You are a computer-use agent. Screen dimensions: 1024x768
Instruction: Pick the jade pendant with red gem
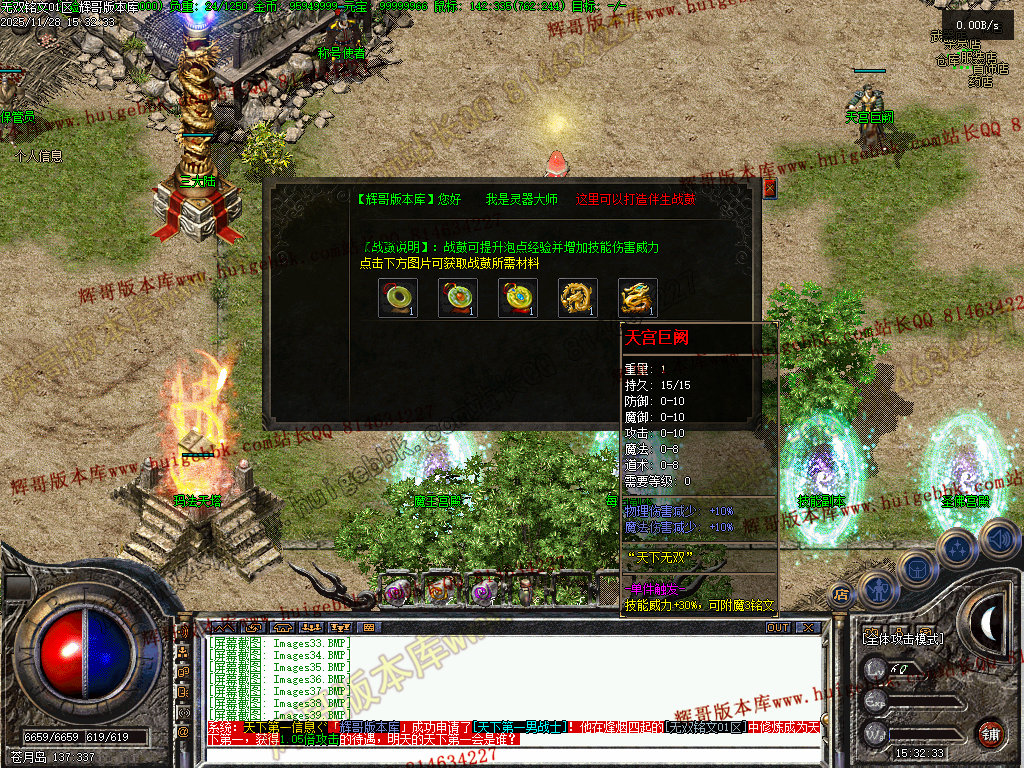click(x=458, y=298)
